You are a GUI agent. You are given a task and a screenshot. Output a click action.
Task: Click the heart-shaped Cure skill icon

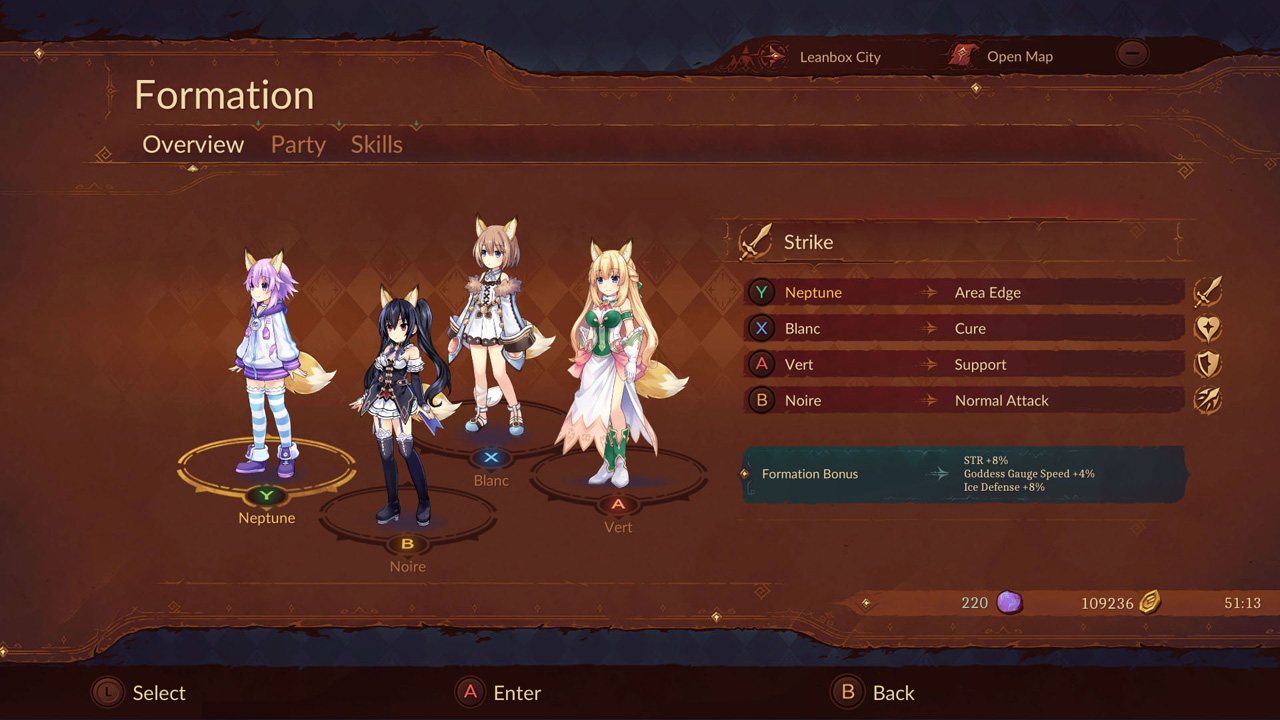(1208, 327)
